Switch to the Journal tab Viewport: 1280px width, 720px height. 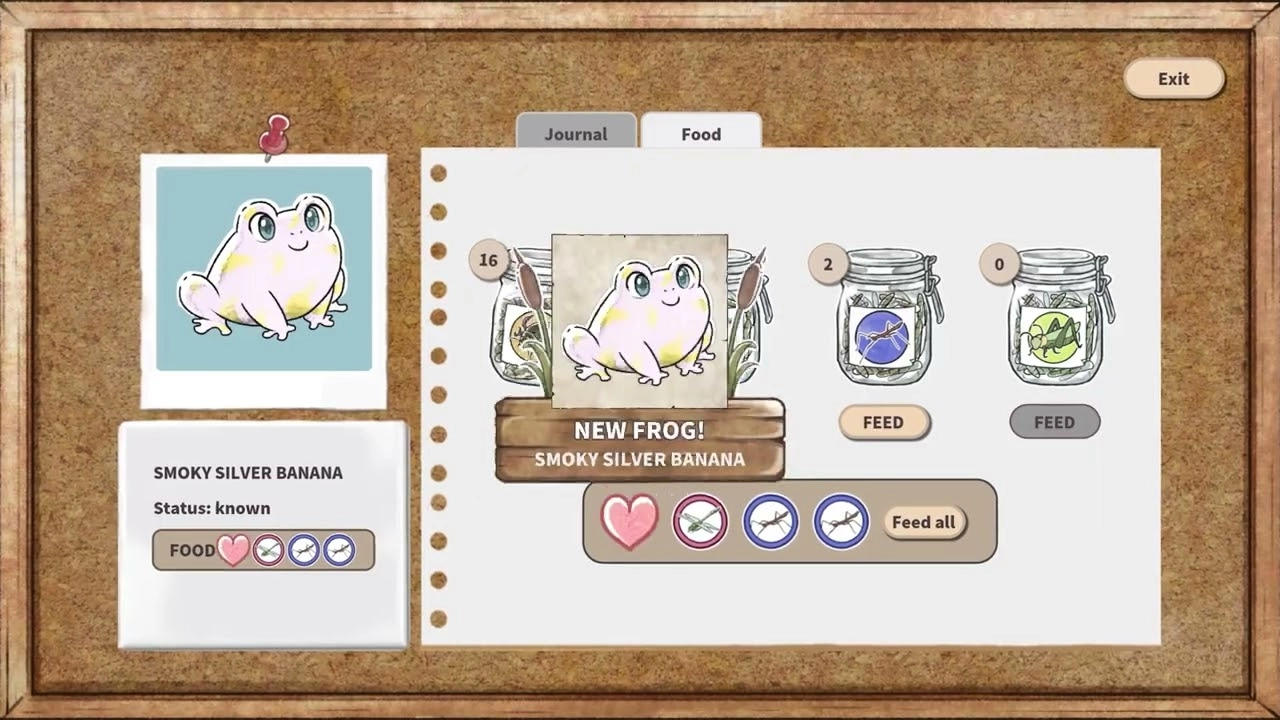click(576, 133)
